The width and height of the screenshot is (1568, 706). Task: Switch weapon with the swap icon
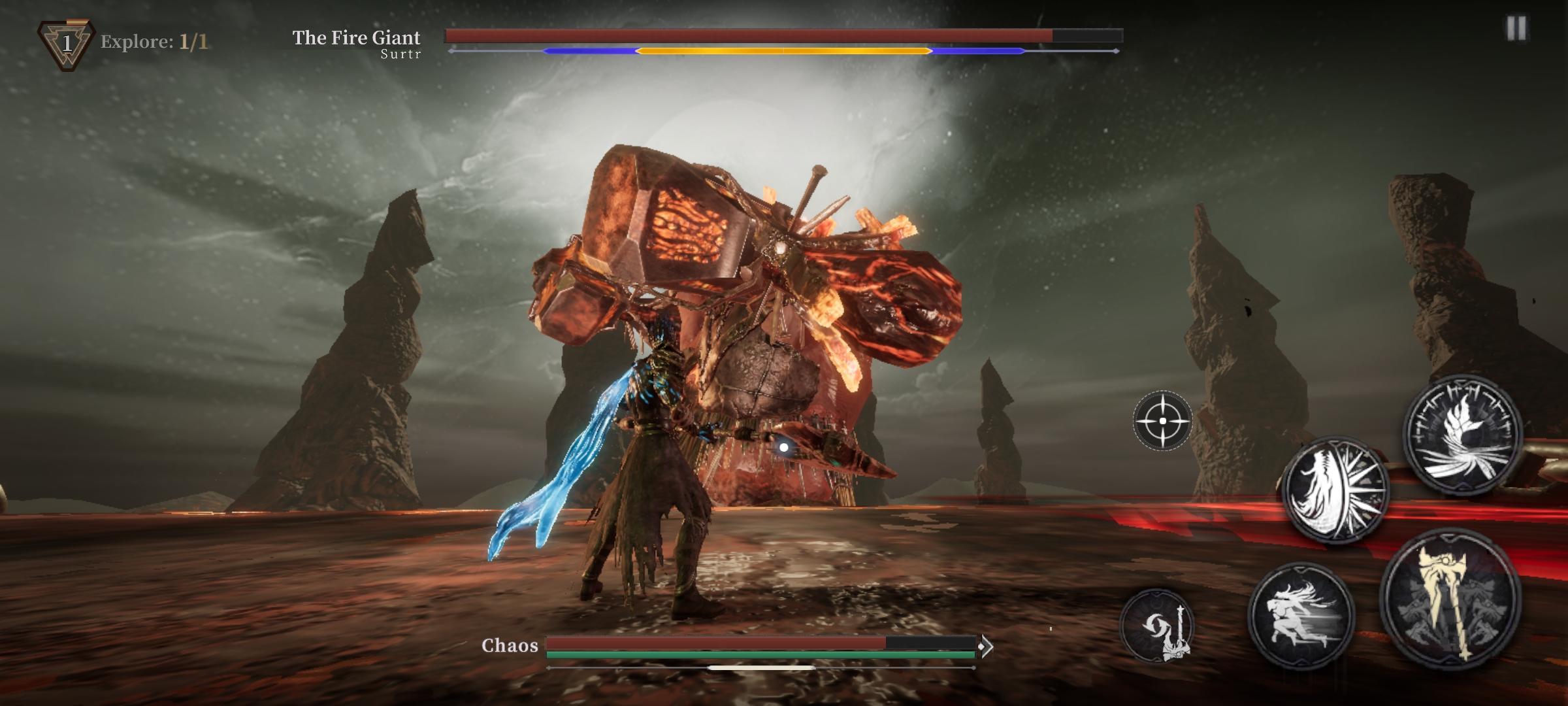pyautogui.click(x=1158, y=626)
